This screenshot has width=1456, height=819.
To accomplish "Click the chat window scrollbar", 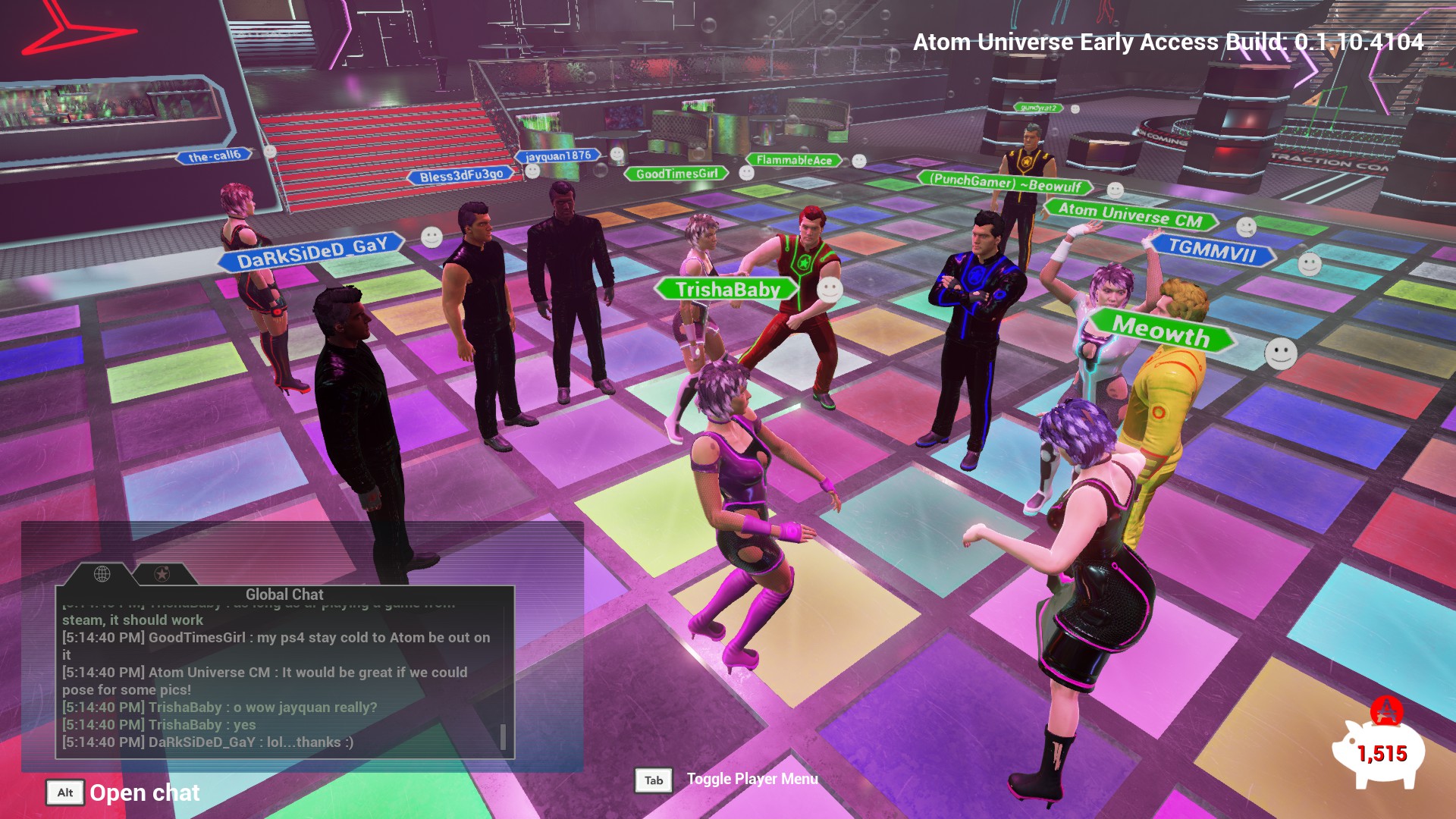I will tap(503, 736).
